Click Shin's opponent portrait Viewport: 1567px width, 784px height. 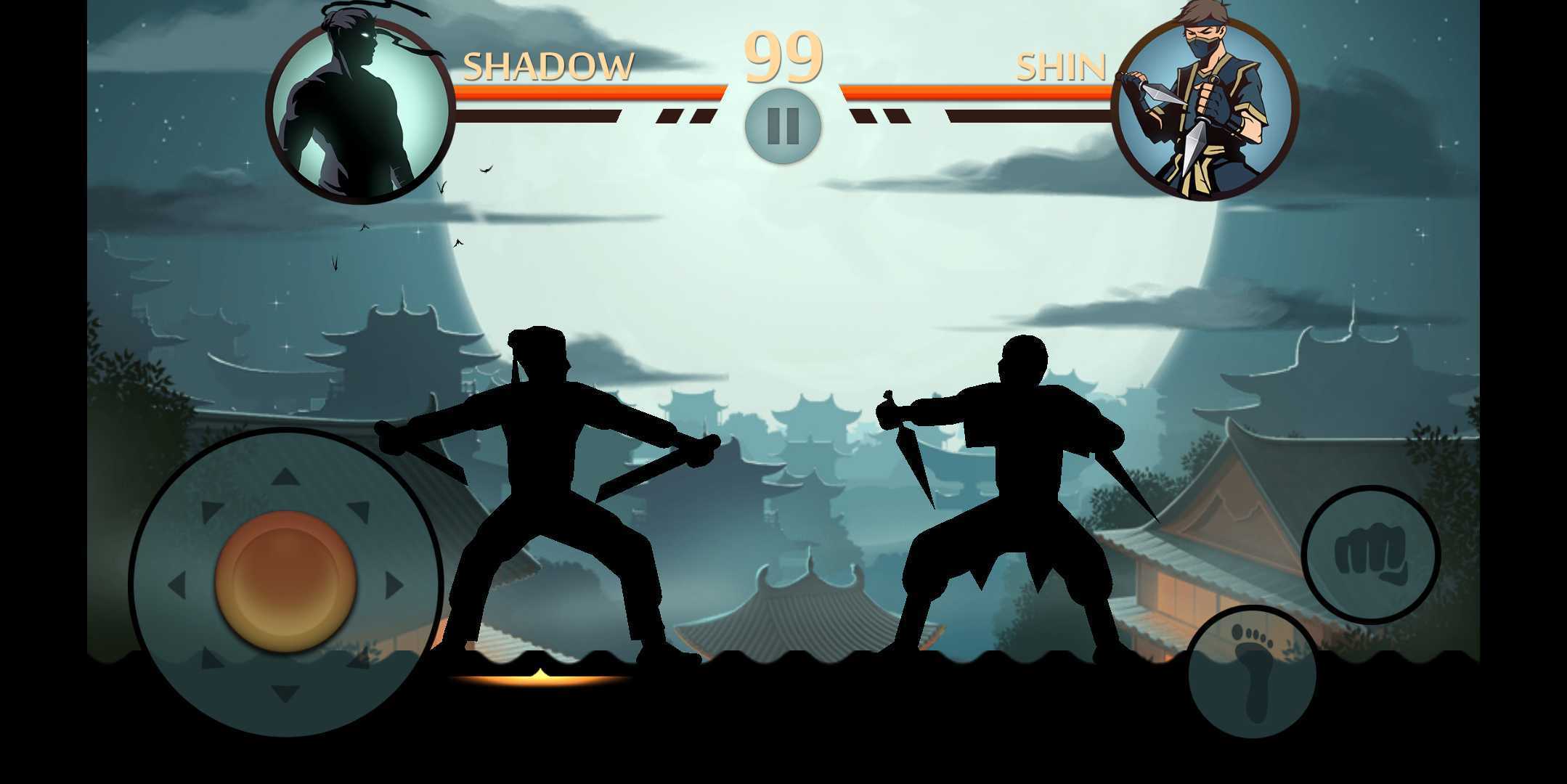(1205, 109)
